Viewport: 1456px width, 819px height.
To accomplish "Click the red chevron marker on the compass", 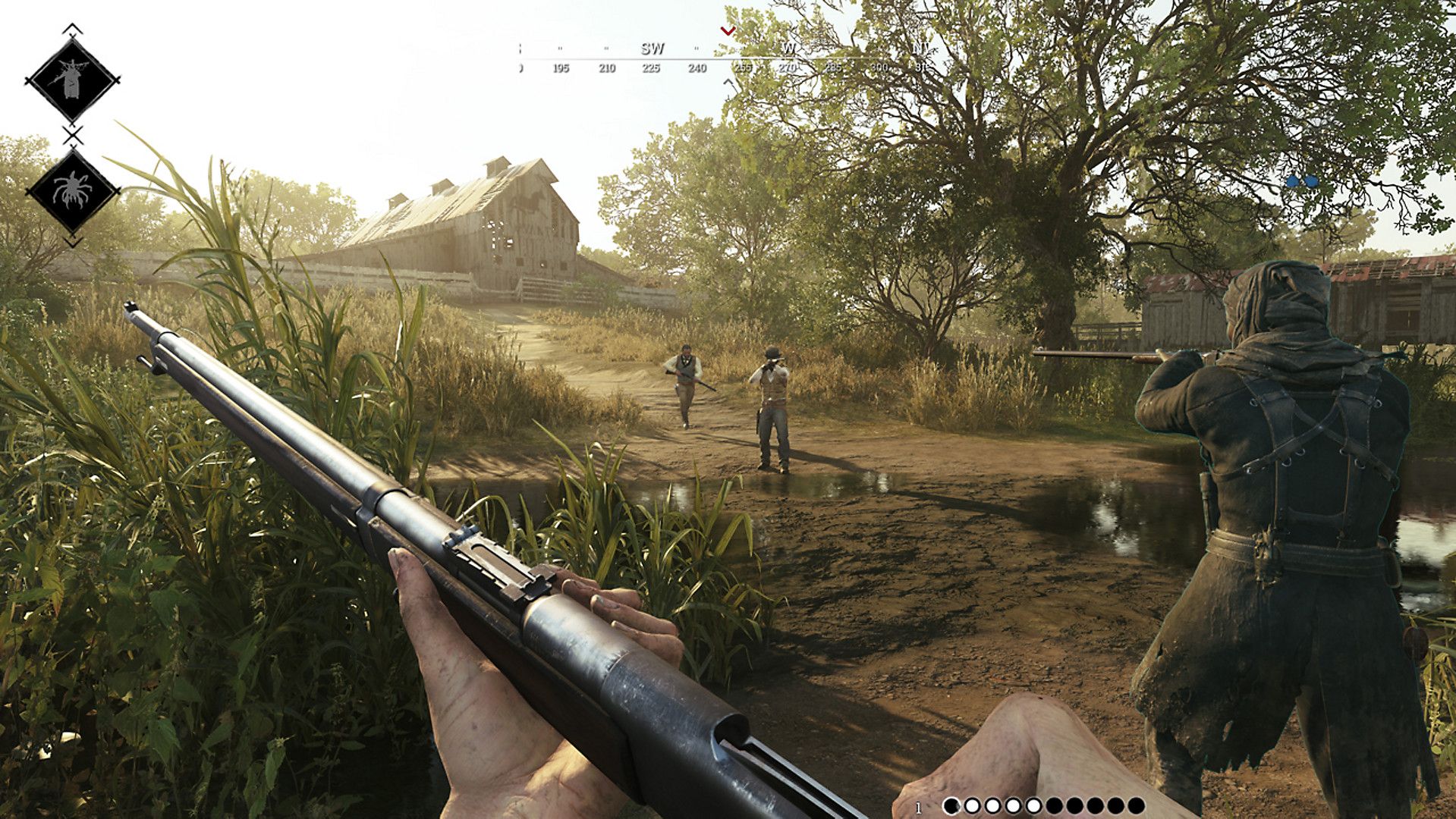I will 727,31.
